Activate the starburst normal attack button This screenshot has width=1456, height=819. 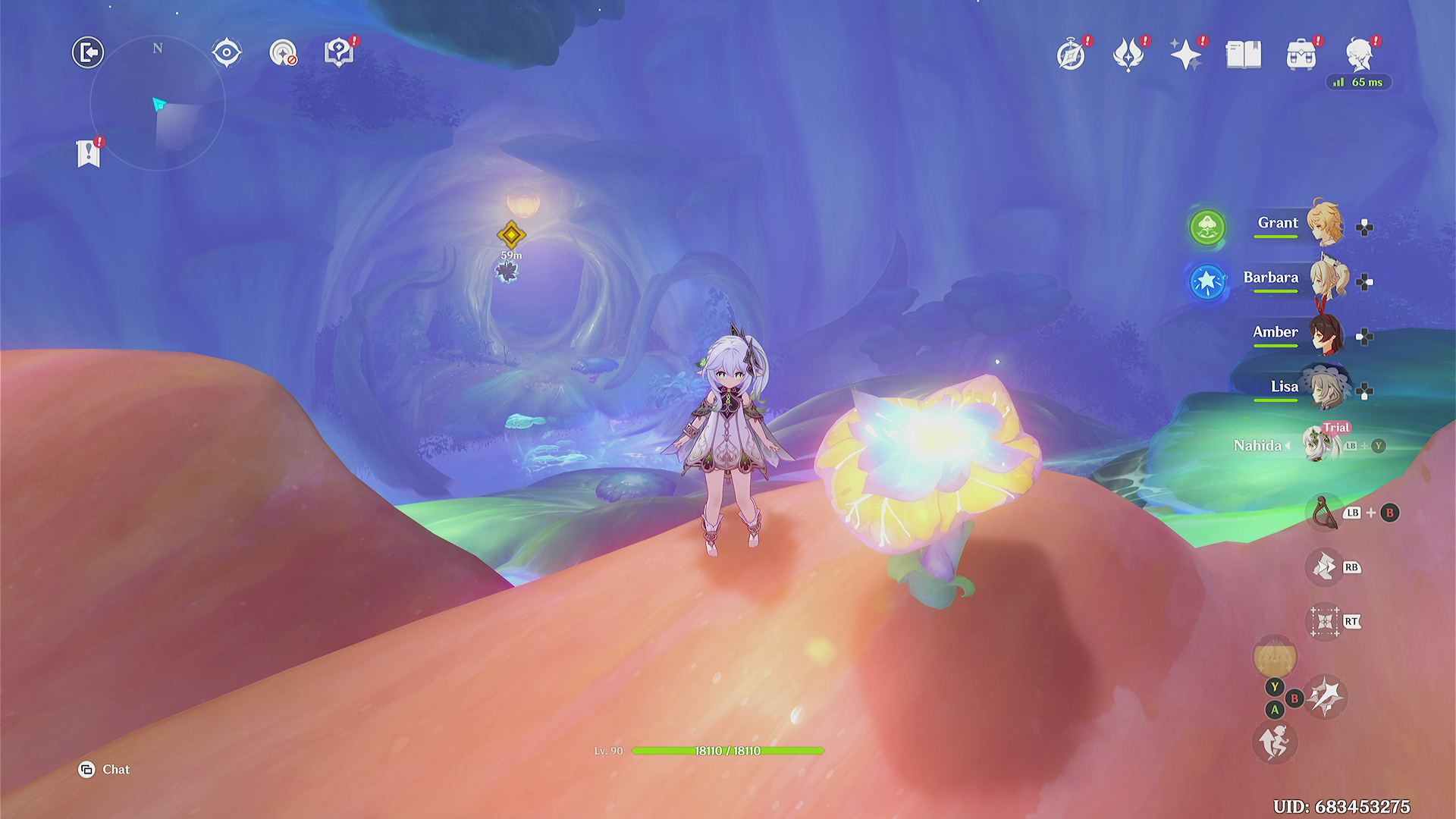point(1325,696)
